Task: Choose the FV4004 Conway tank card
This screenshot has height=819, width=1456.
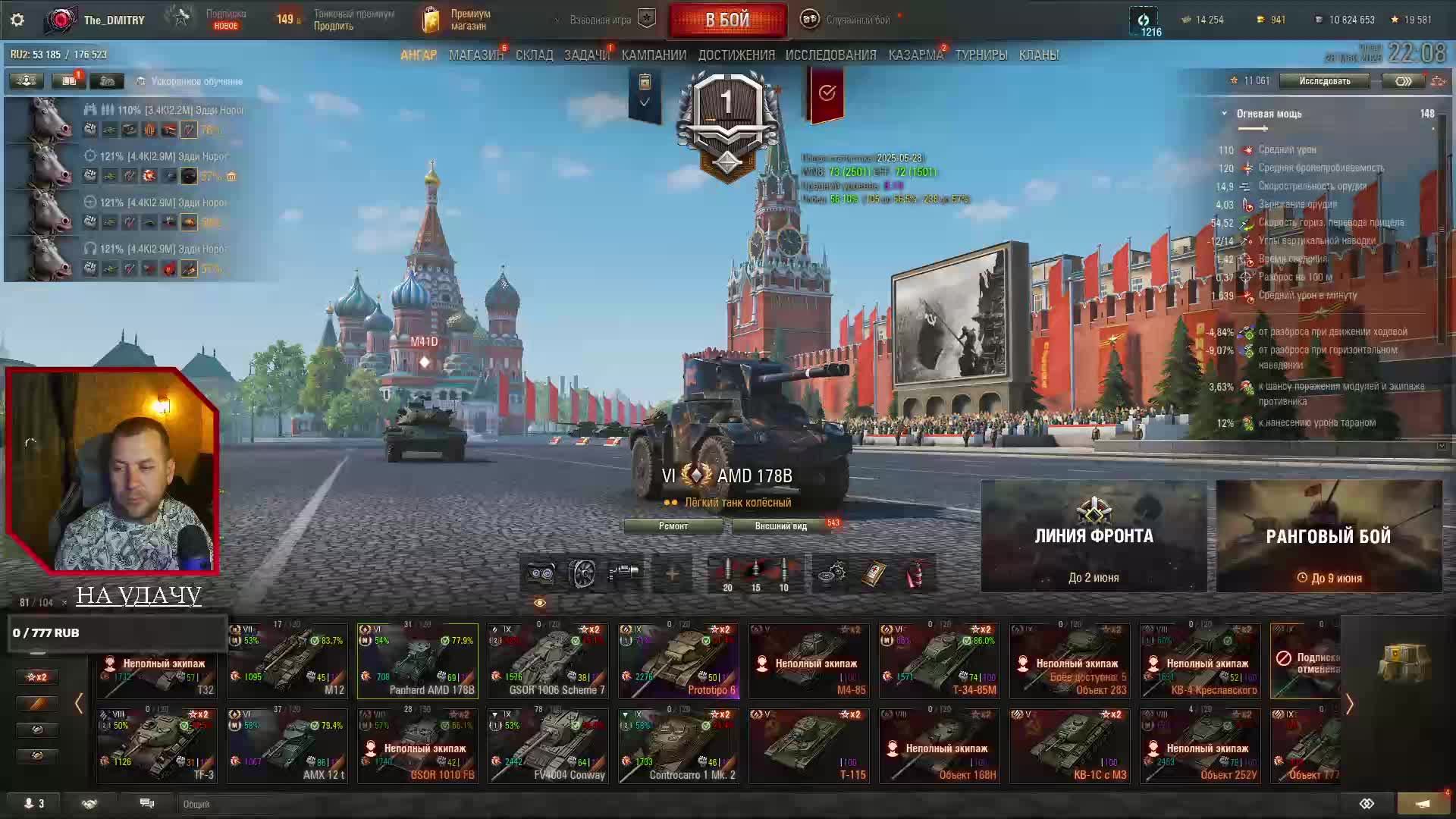Action: (548, 746)
